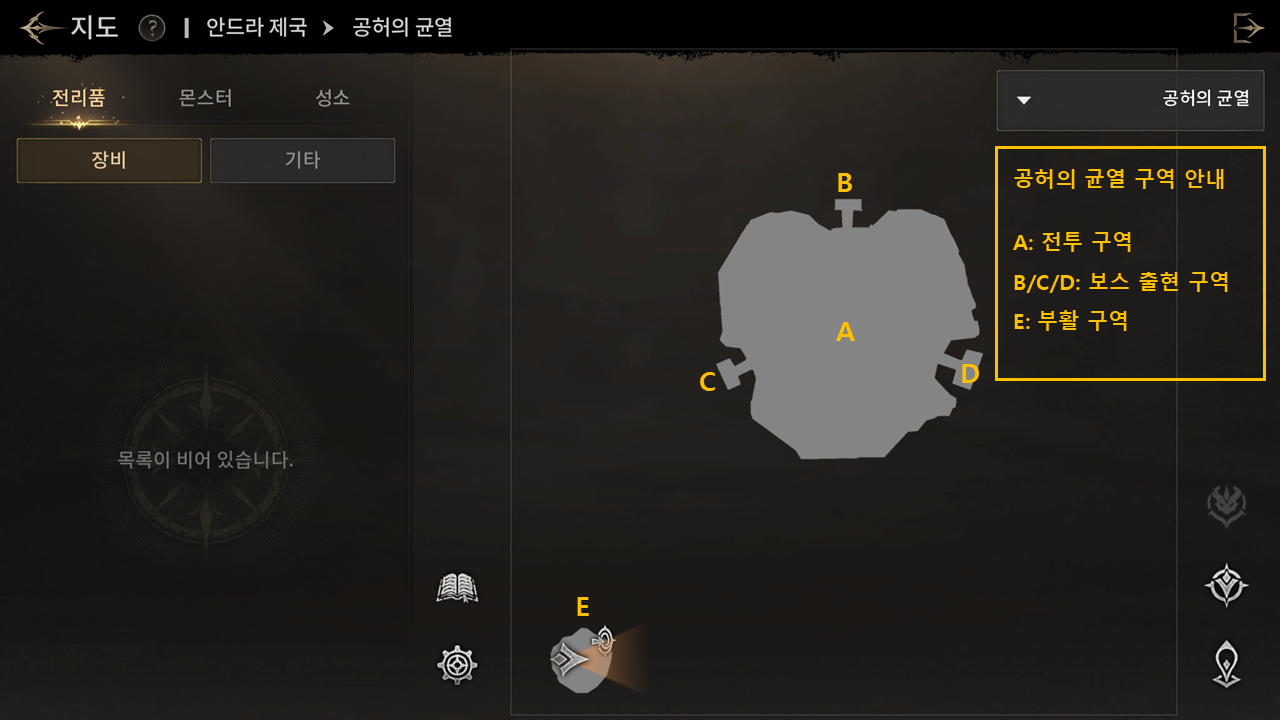Switch to the 몬스터 tab
Screen dimensions: 1280x720
tap(205, 98)
